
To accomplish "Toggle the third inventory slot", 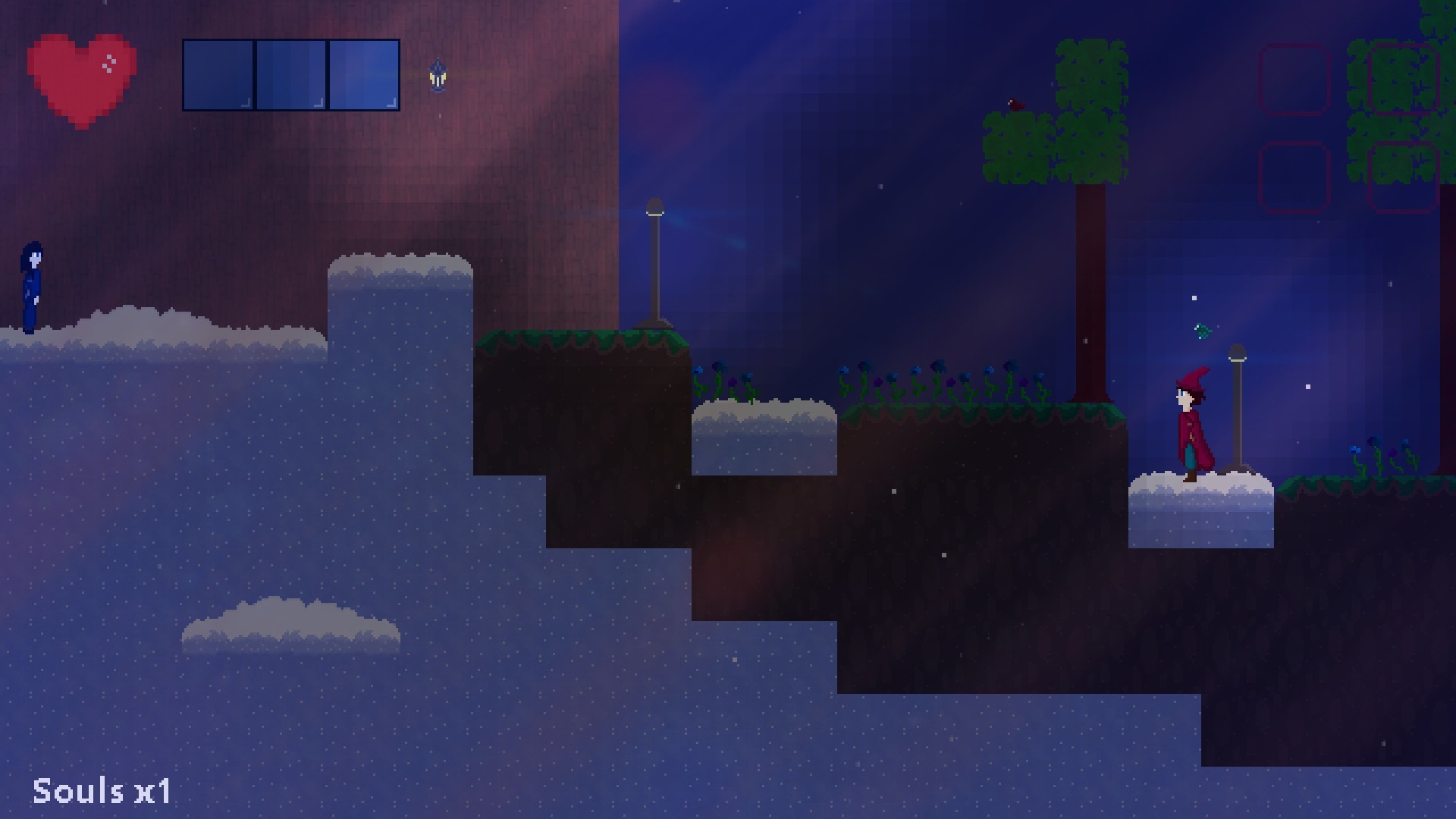I will click(x=362, y=74).
